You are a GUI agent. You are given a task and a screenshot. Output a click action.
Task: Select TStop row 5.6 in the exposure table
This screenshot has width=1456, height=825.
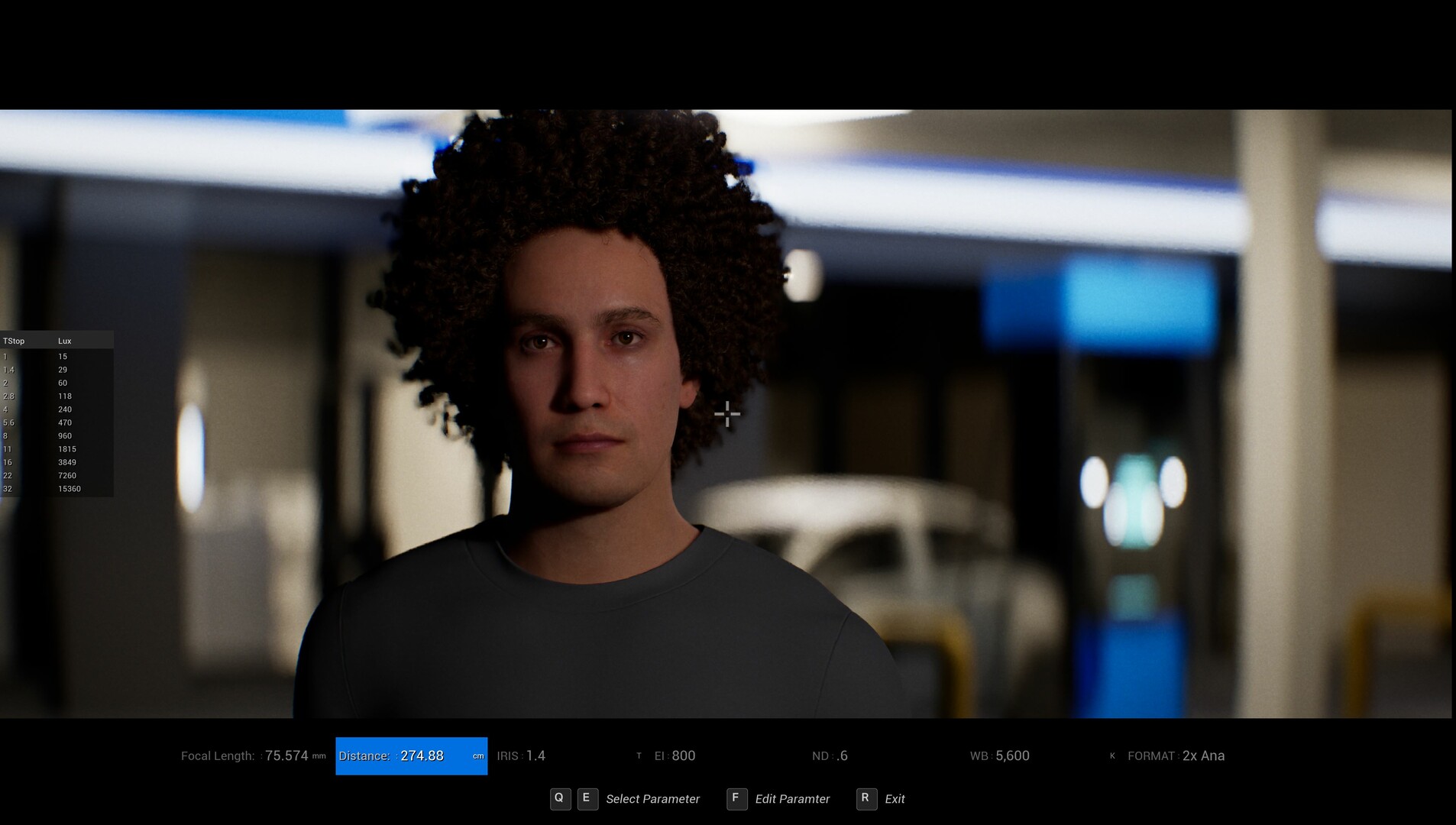(8, 422)
